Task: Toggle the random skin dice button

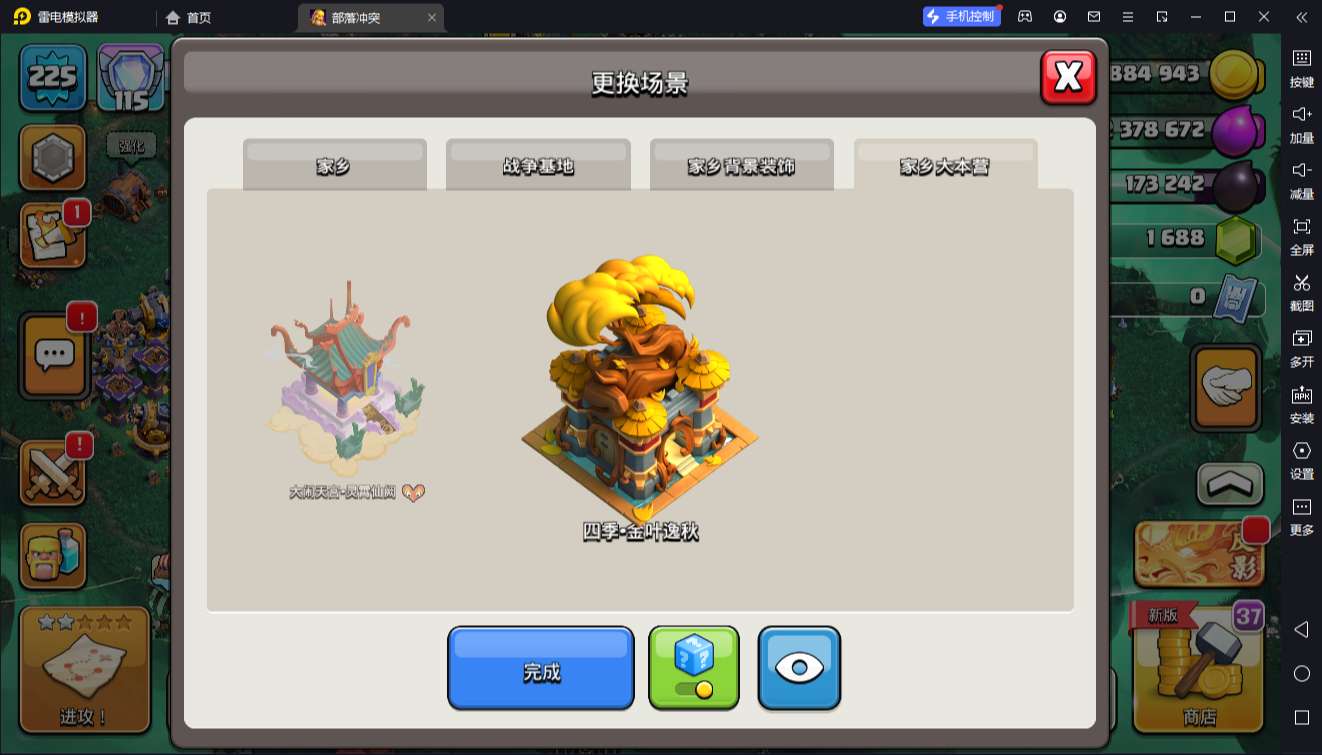Action: (x=694, y=668)
